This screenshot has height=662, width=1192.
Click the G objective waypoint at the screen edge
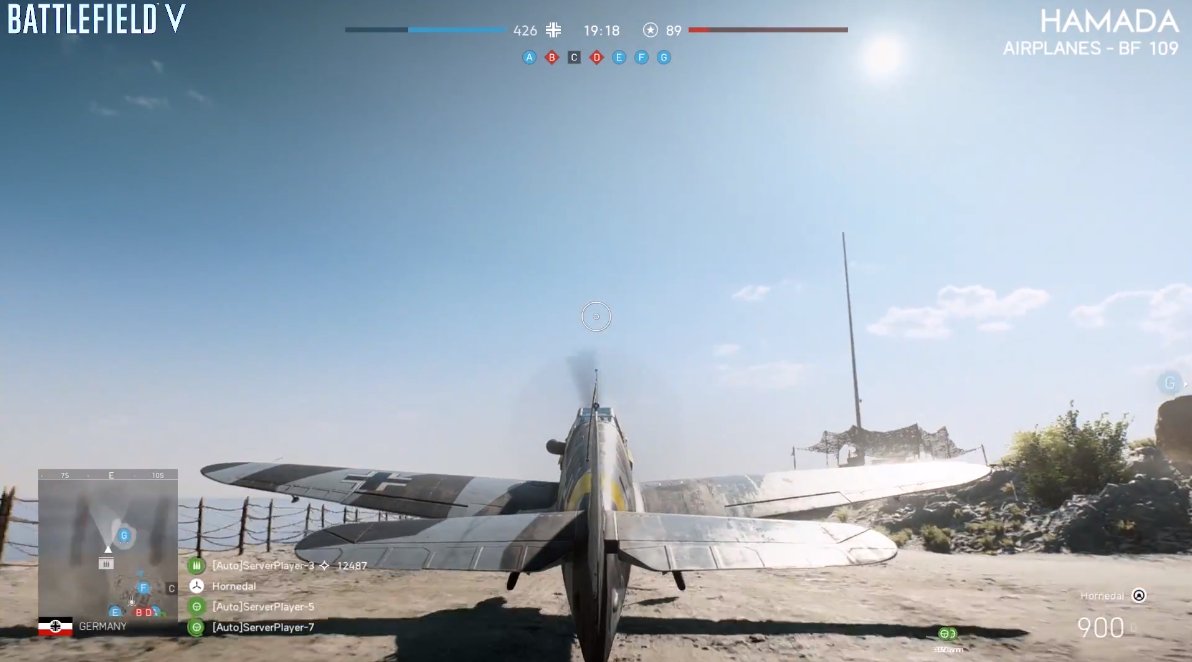[1168, 383]
